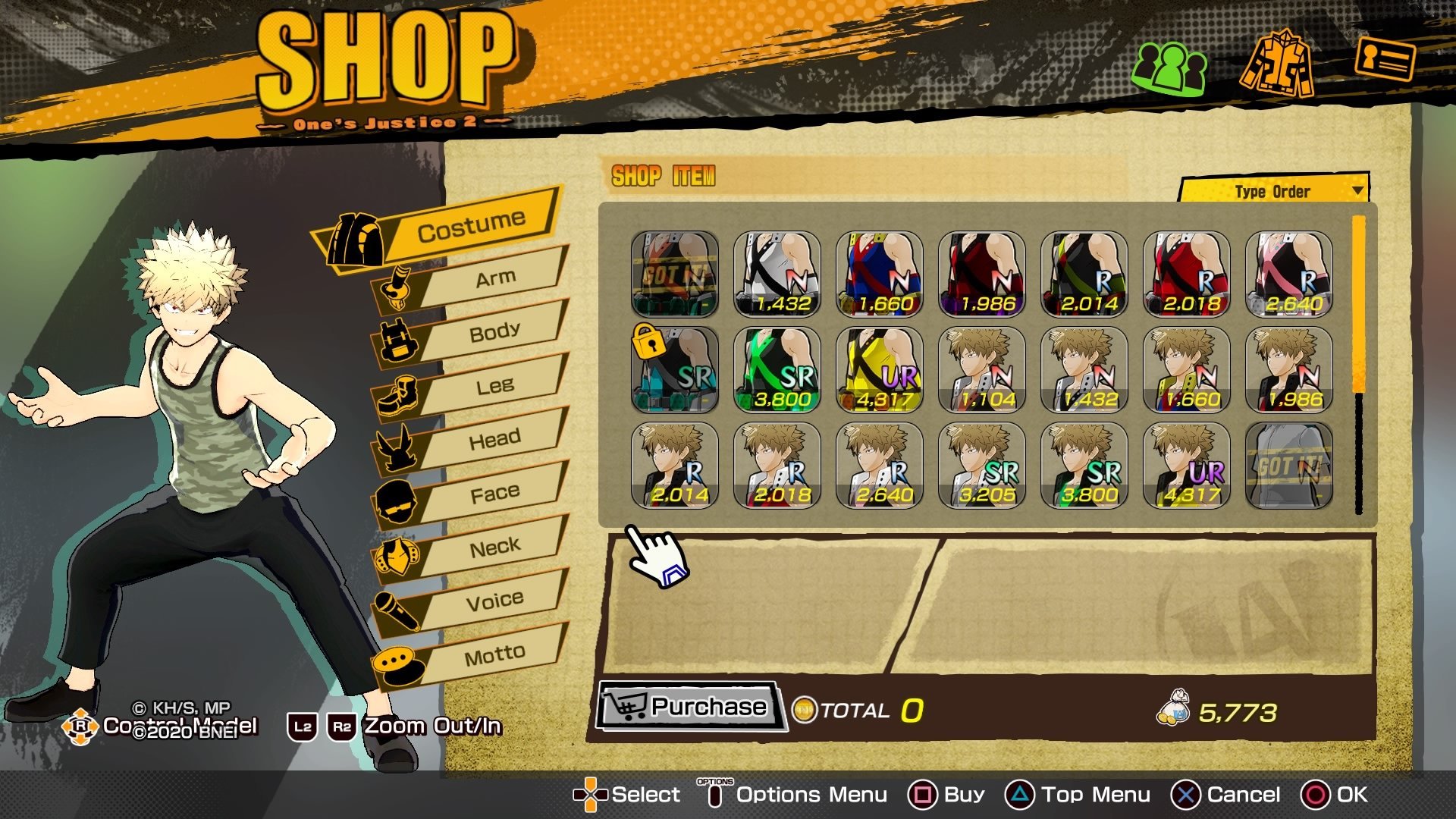The image size is (1456, 819).
Task: Open the Neck category
Action: click(494, 547)
